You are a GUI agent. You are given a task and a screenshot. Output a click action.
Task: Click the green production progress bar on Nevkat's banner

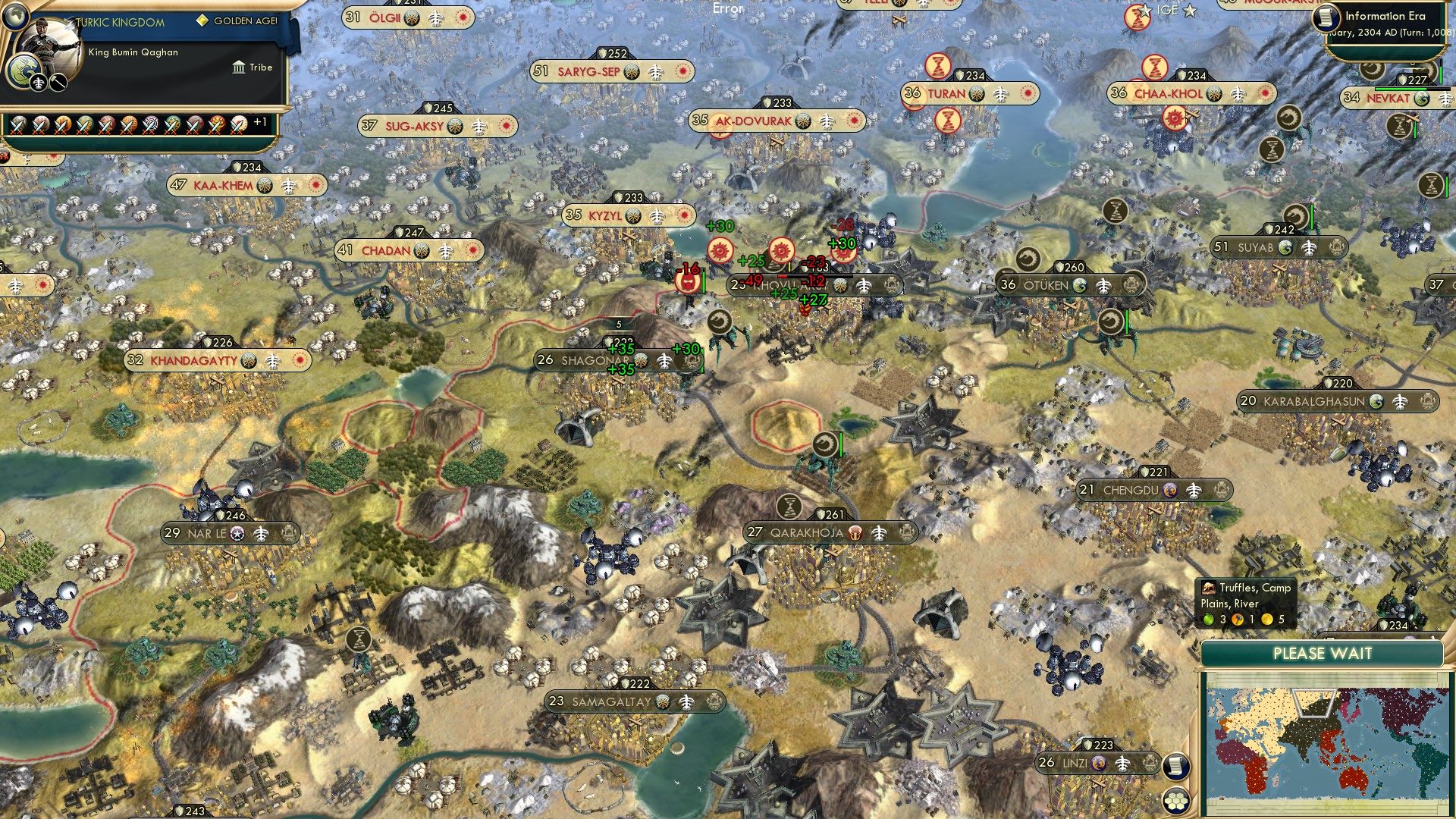(x=1401, y=89)
